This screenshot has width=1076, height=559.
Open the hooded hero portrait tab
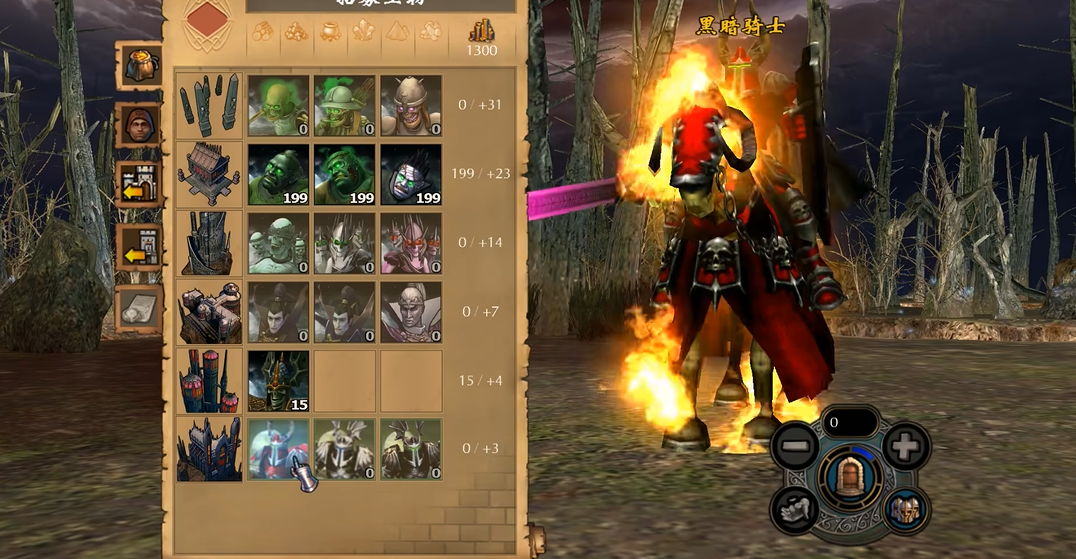point(139,125)
